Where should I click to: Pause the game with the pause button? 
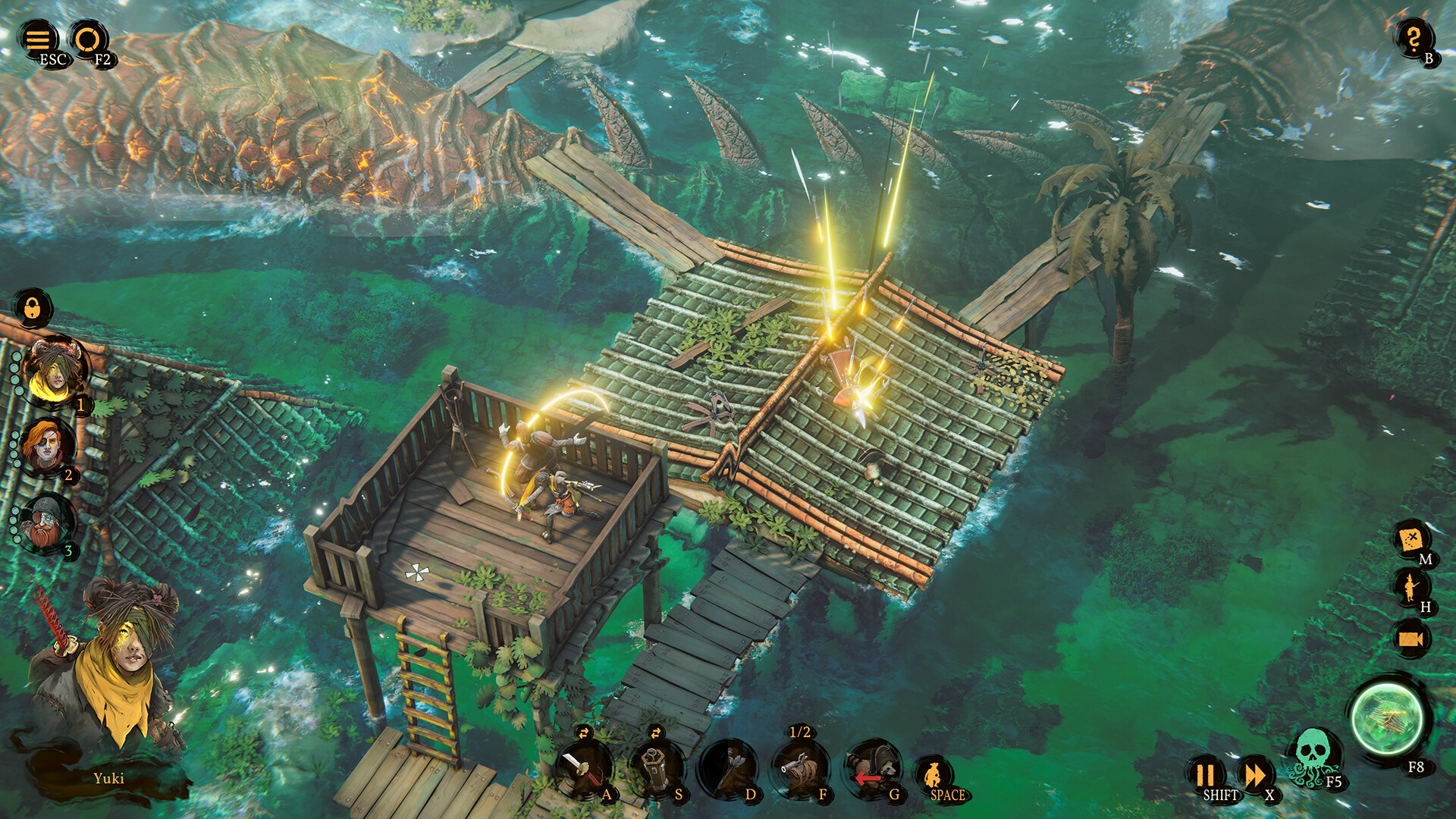(x=1204, y=775)
